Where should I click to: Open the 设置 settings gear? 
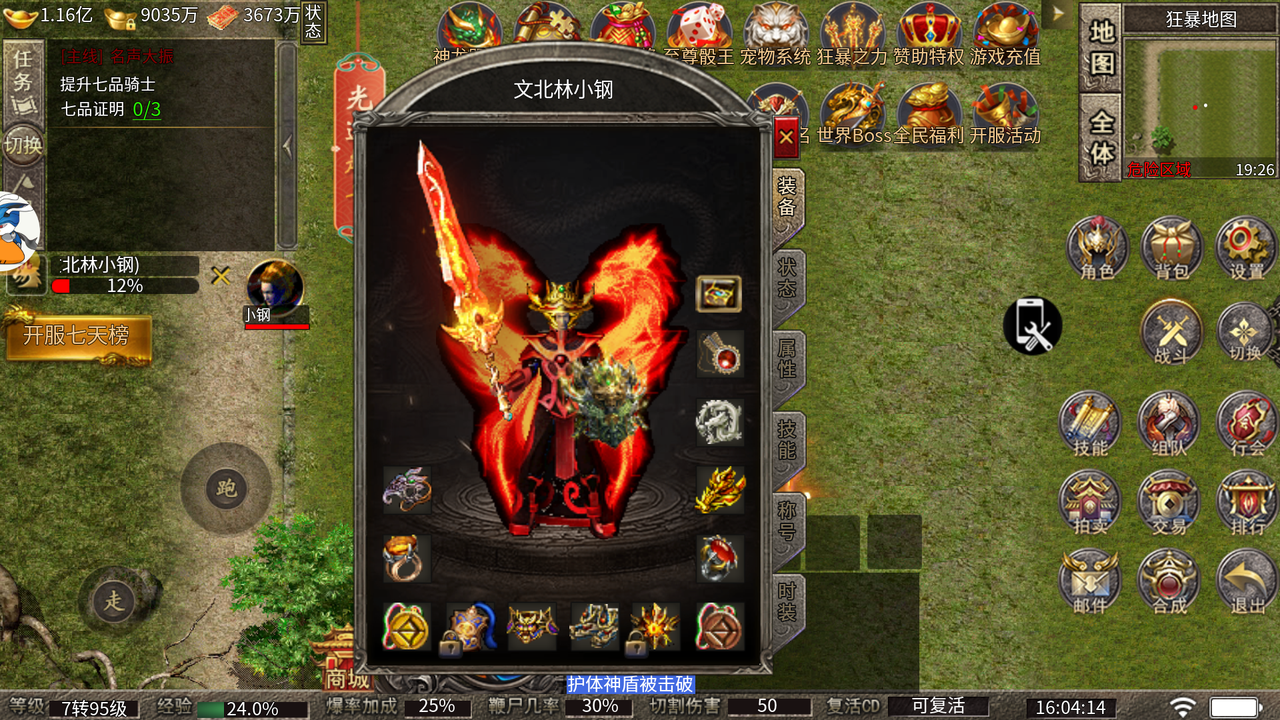[1246, 247]
